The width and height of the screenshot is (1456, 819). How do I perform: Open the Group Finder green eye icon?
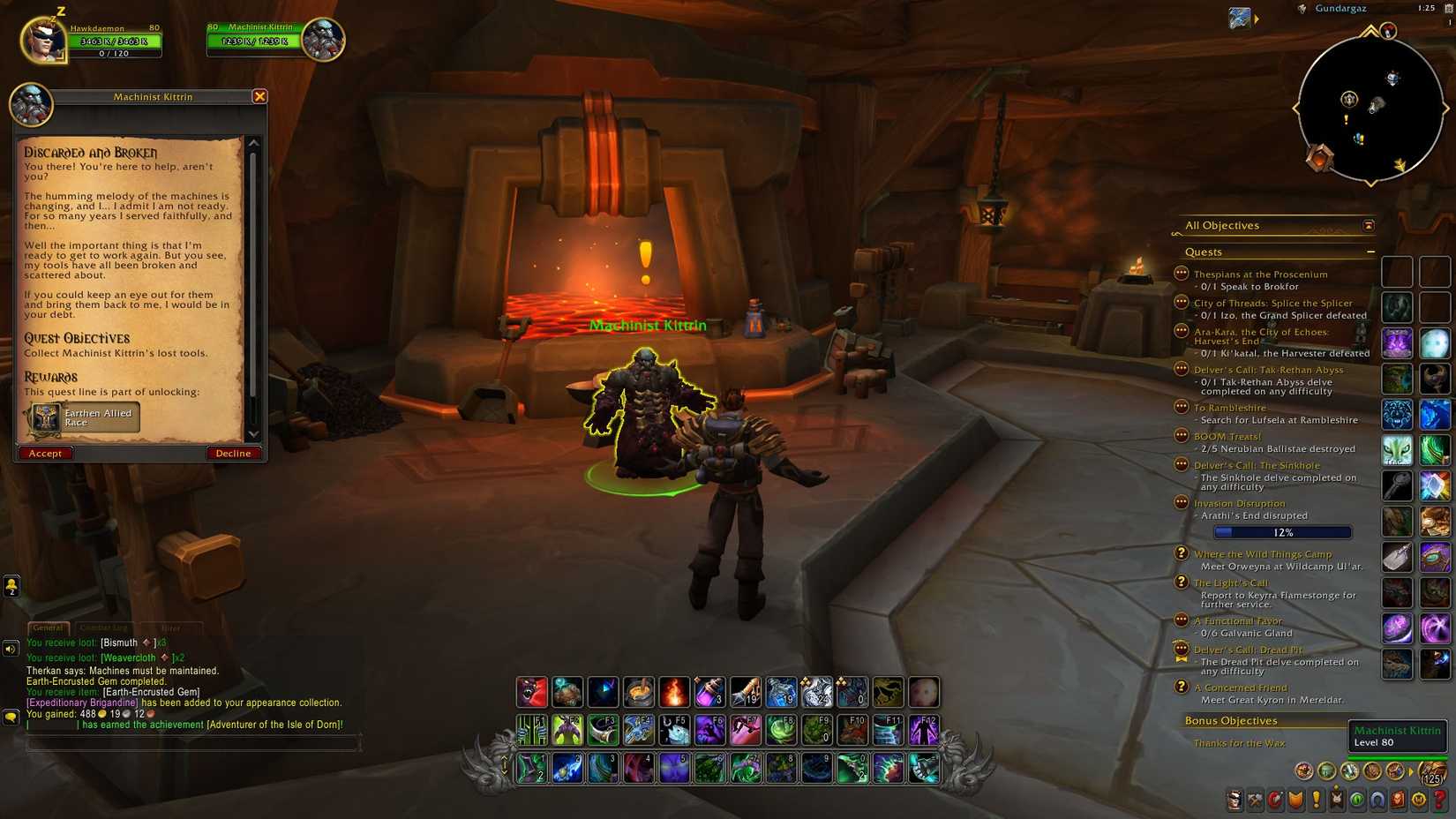1356,800
